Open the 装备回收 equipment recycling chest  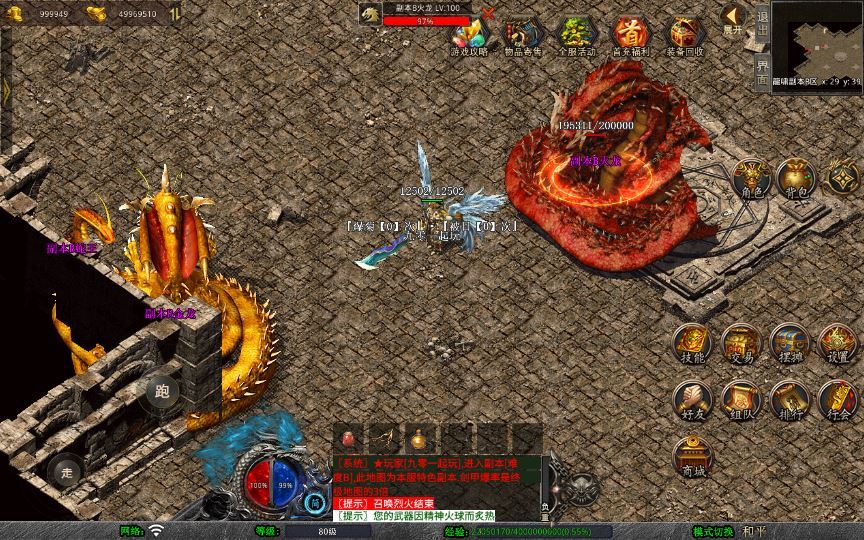tap(685, 35)
